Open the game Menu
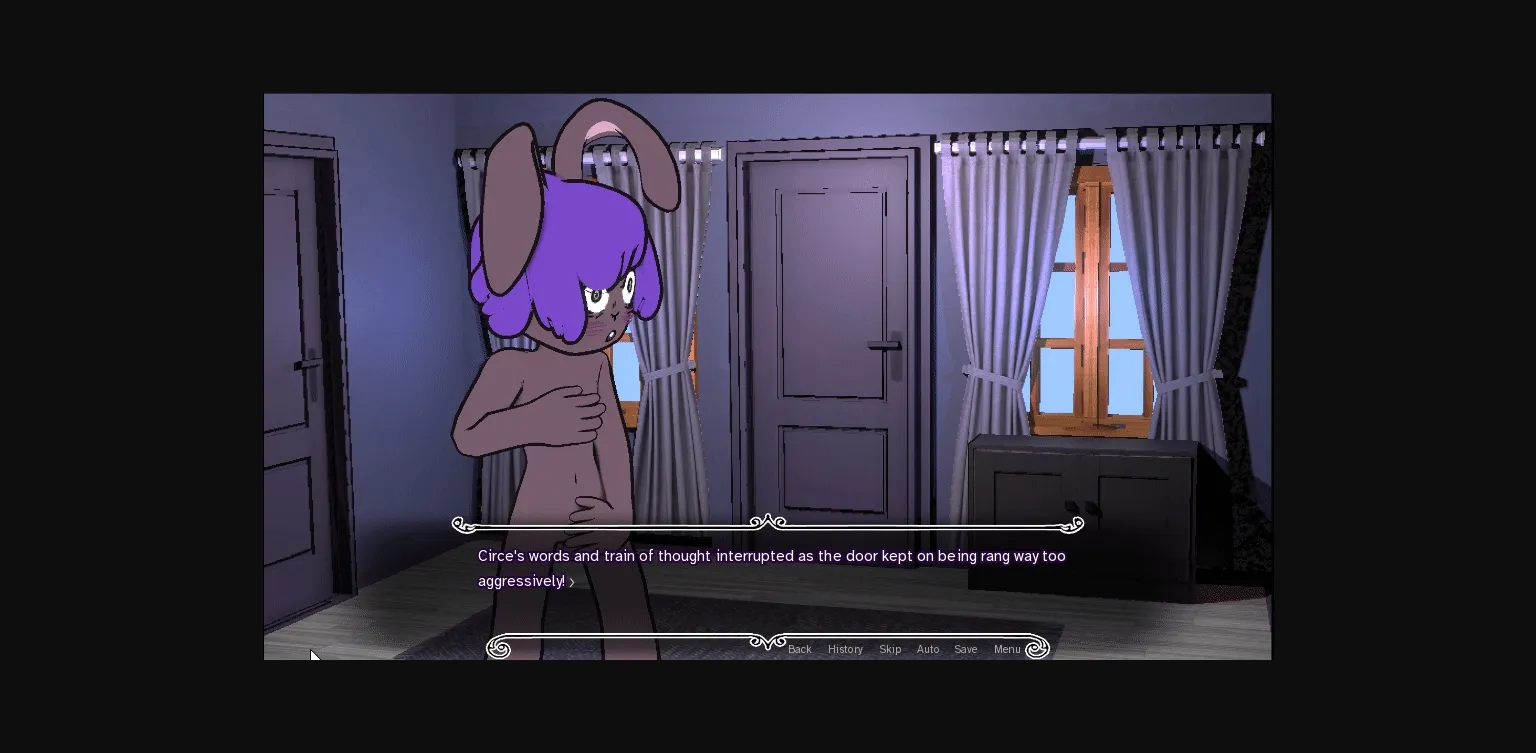Image resolution: width=1536 pixels, height=753 pixels. pos(1007,649)
